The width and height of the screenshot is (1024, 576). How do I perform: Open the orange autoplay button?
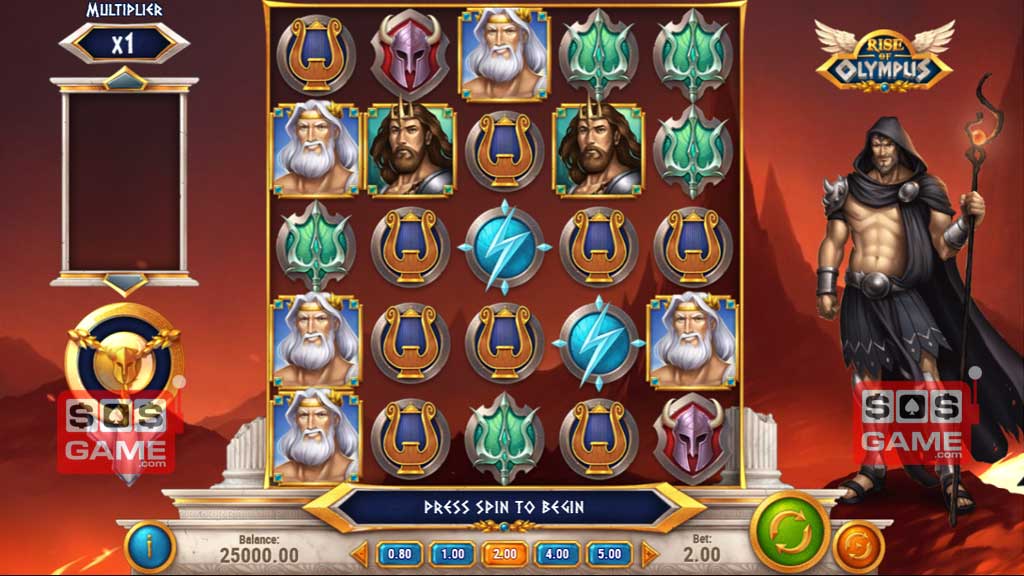pyautogui.click(x=857, y=546)
